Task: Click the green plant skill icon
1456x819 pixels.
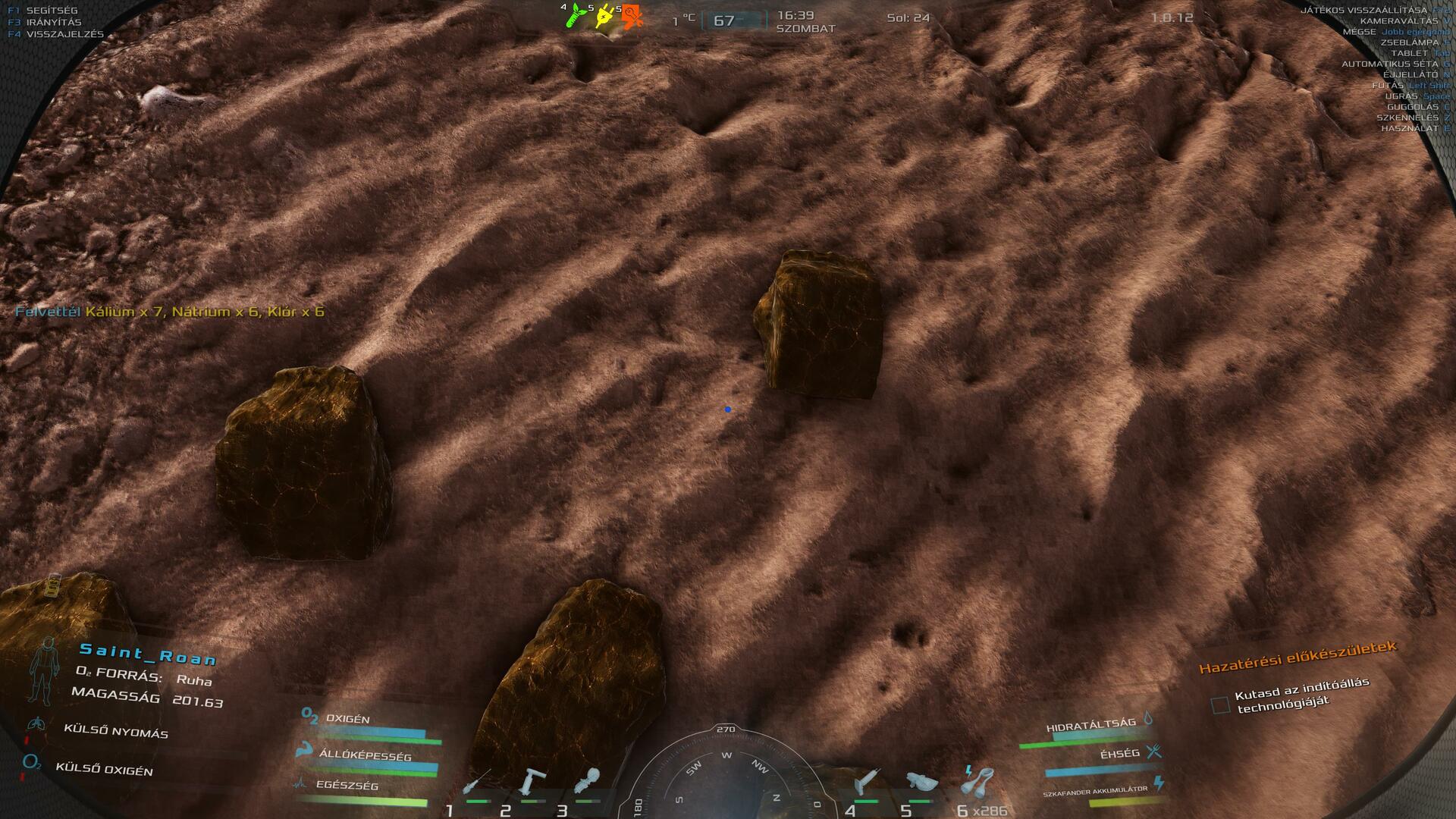Action: (576, 14)
